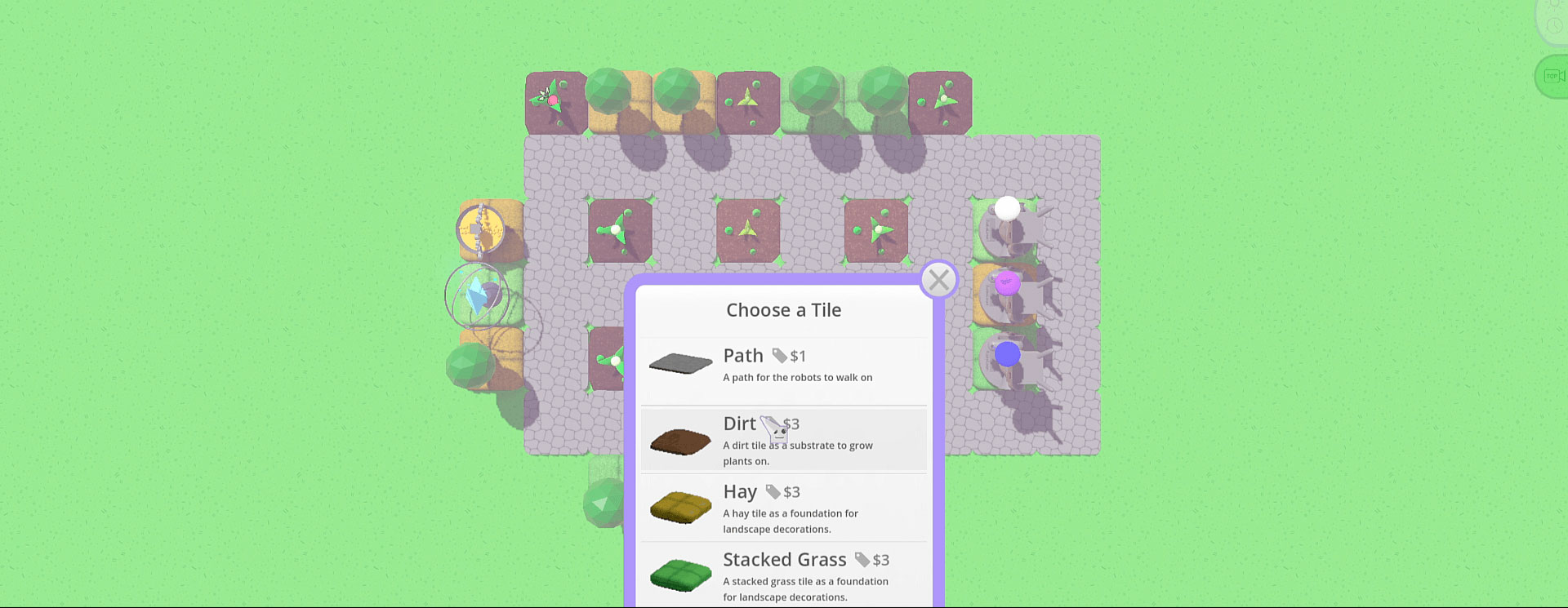Click the Hay tile description text
Image resolution: width=1568 pixels, height=608 pixels.
tap(790, 521)
